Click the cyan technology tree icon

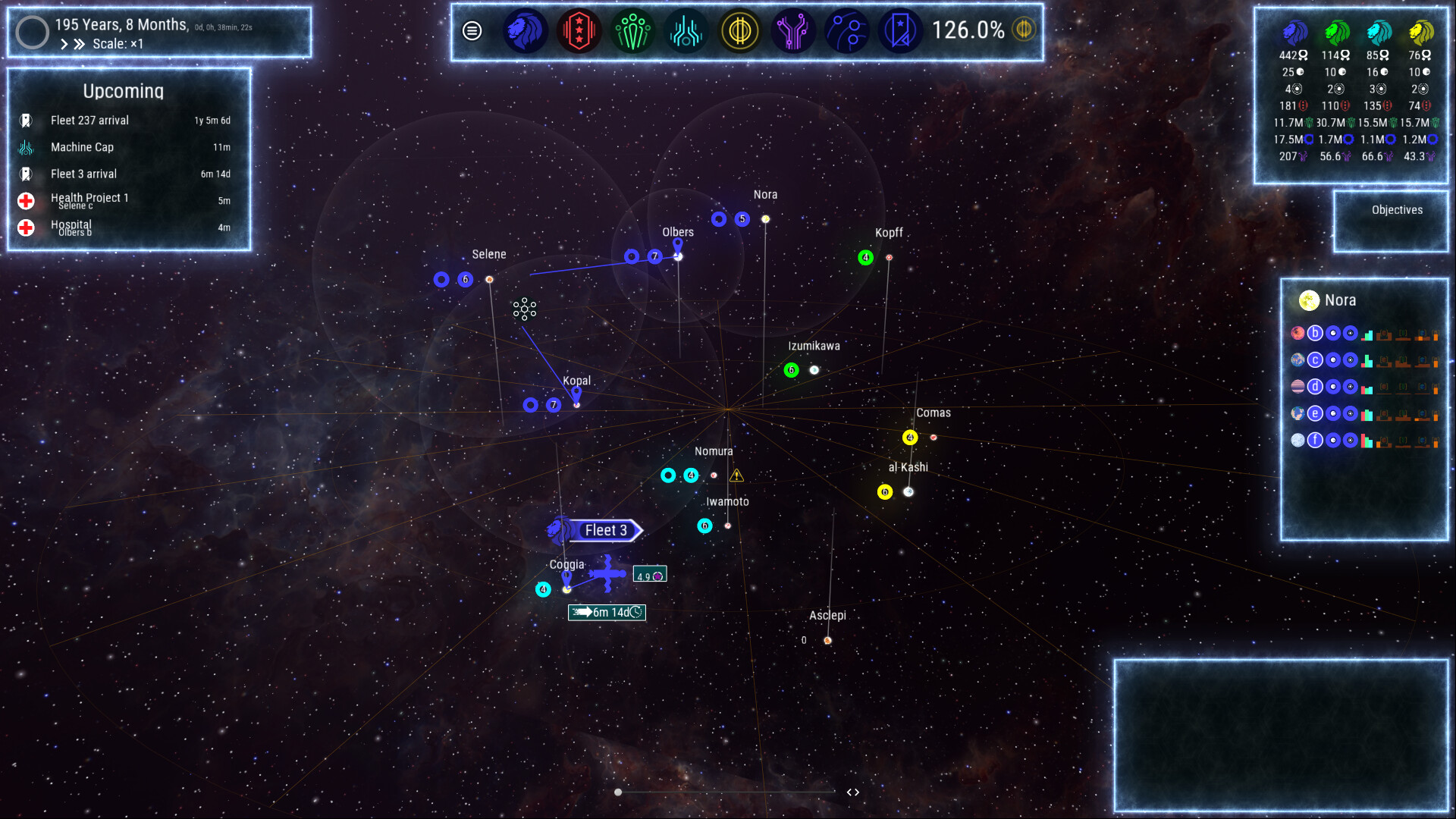point(686,31)
